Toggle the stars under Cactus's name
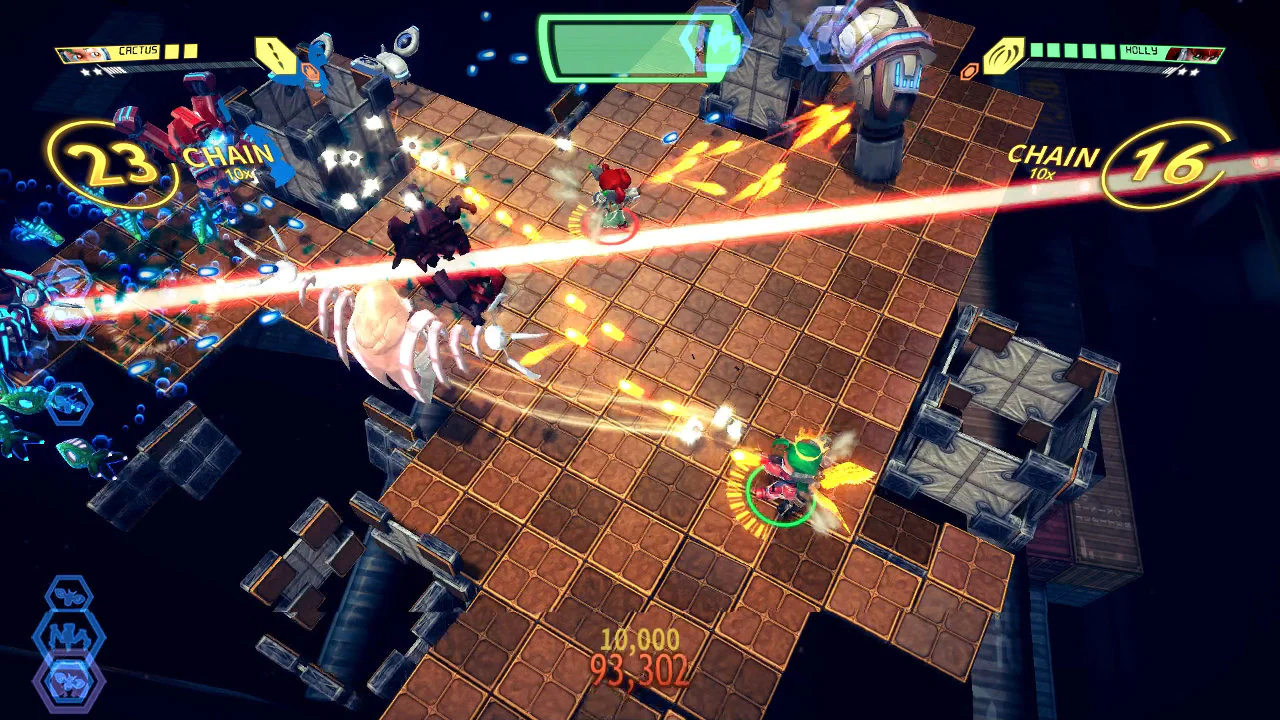1280x720 pixels. (92, 72)
